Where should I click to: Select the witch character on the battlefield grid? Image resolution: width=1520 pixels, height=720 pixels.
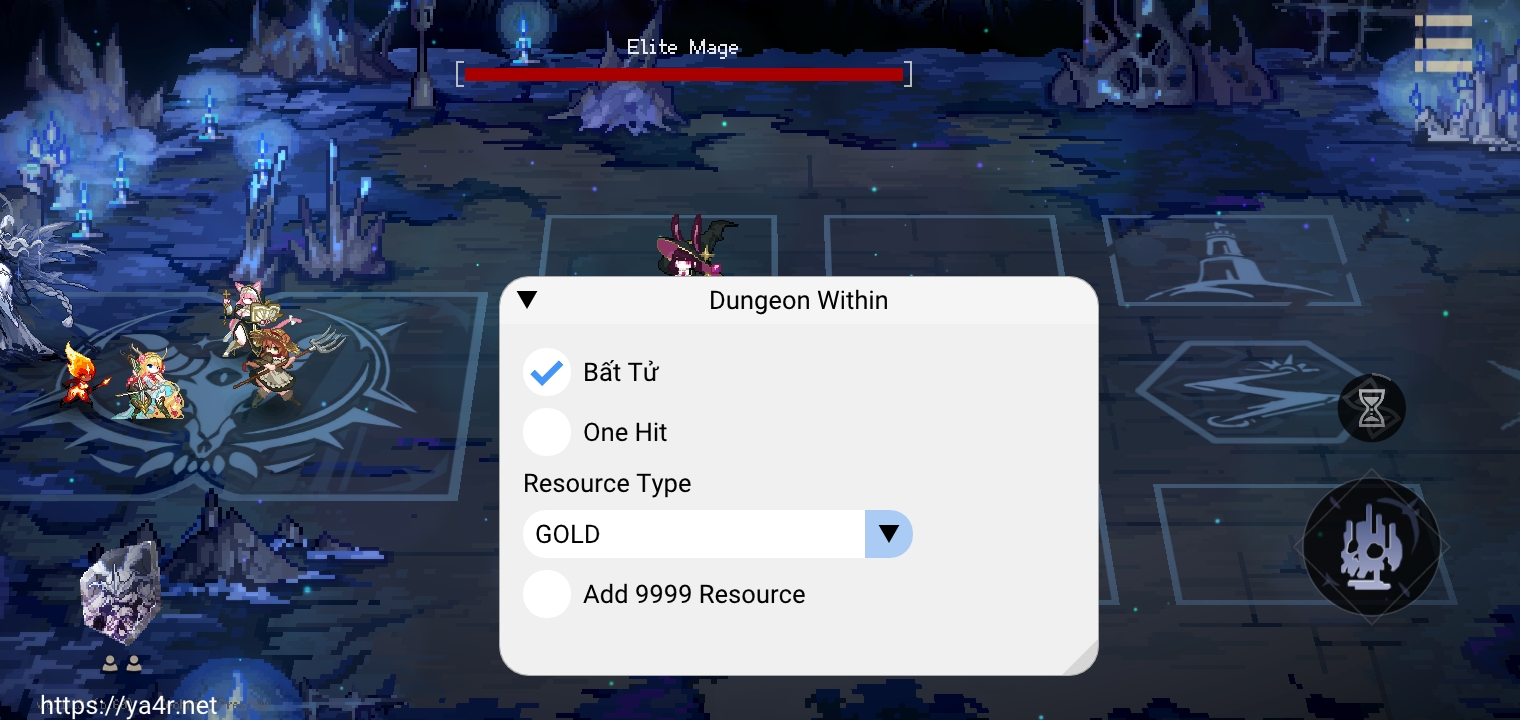click(694, 250)
